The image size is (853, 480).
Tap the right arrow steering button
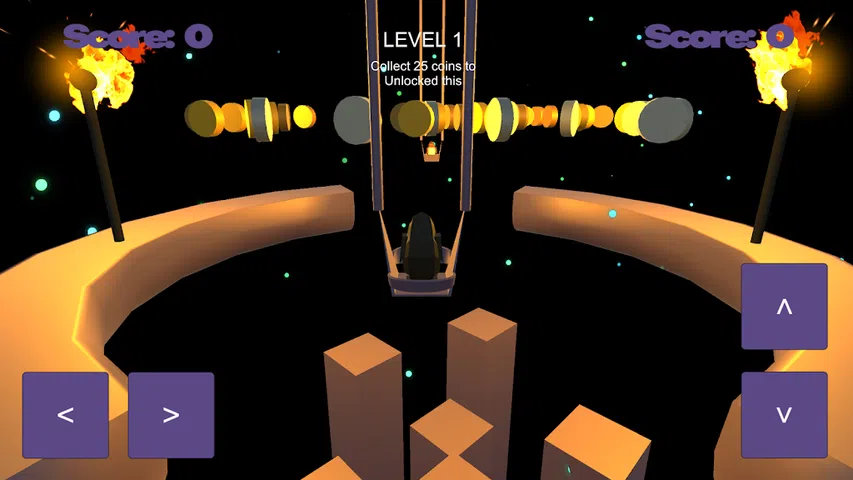(171, 415)
